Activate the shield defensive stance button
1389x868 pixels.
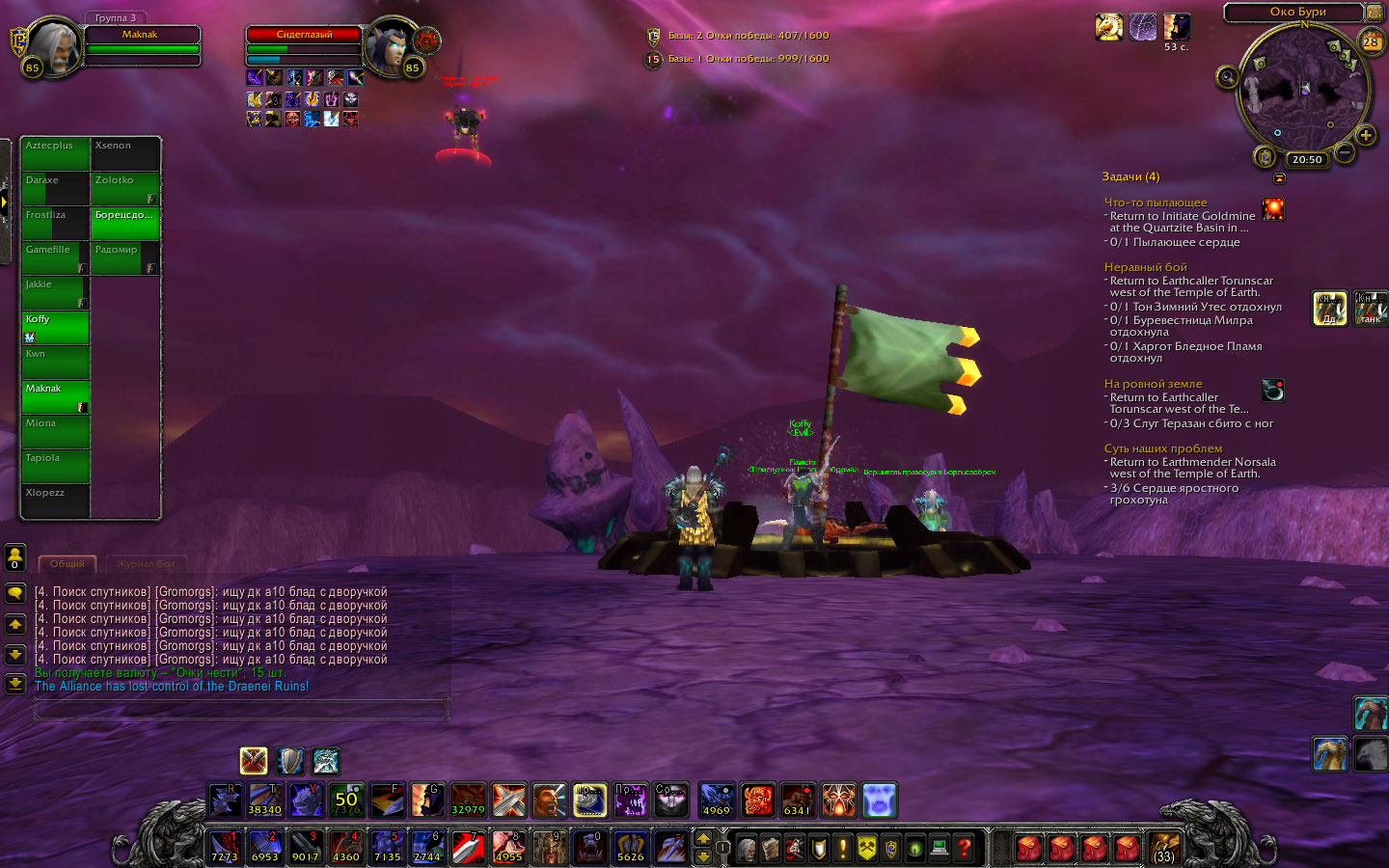pyautogui.click(x=289, y=761)
